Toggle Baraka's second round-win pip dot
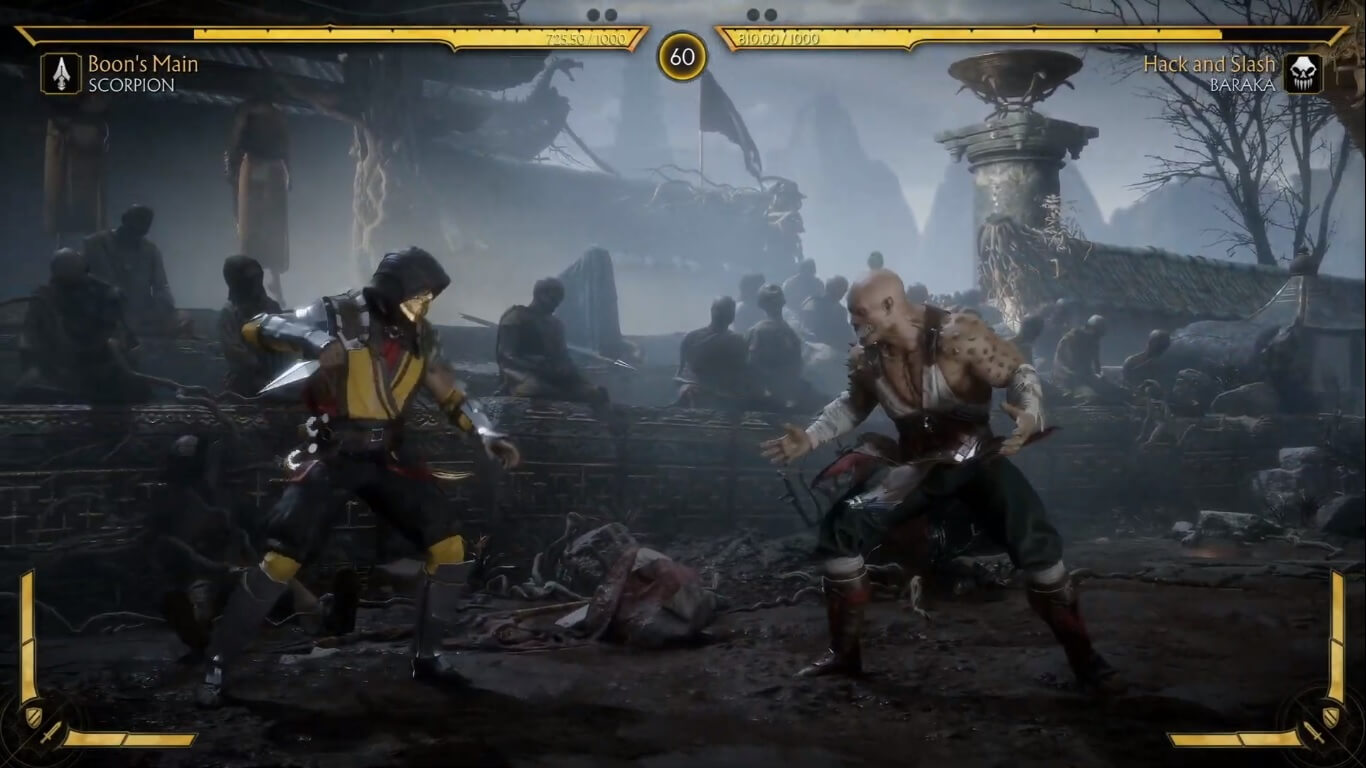This screenshot has height=768, width=1366. tap(768, 15)
